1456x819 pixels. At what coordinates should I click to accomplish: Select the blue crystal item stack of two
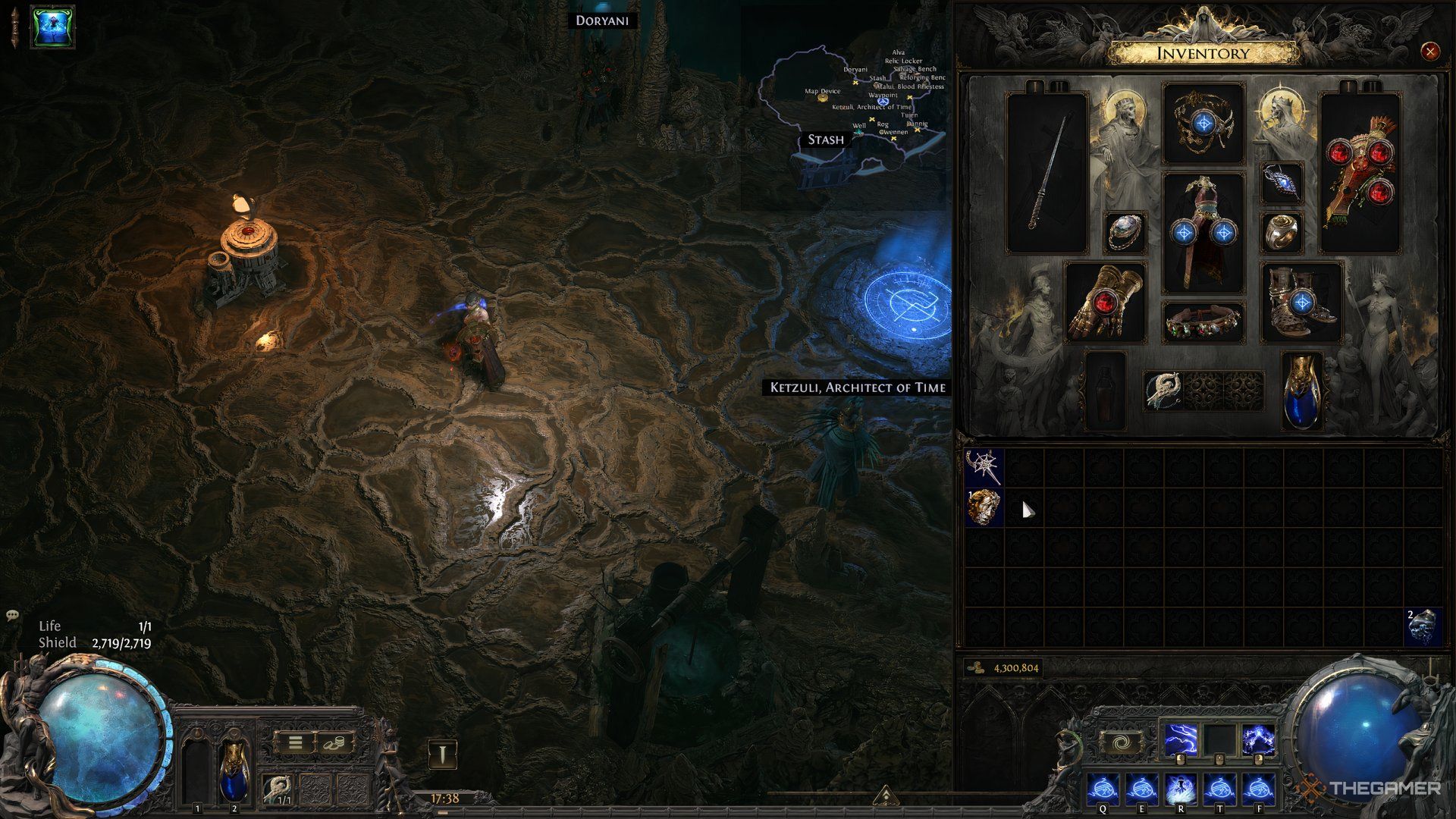click(x=1423, y=627)
